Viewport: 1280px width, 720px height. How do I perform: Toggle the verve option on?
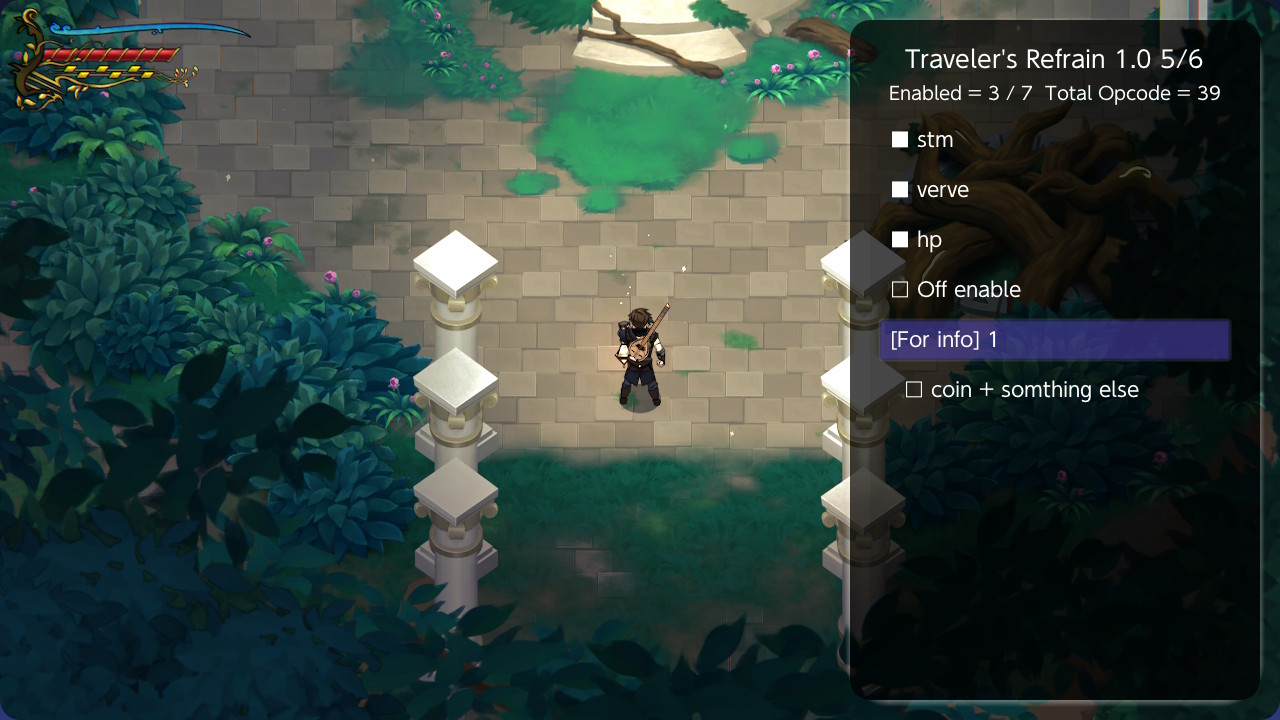899,189
